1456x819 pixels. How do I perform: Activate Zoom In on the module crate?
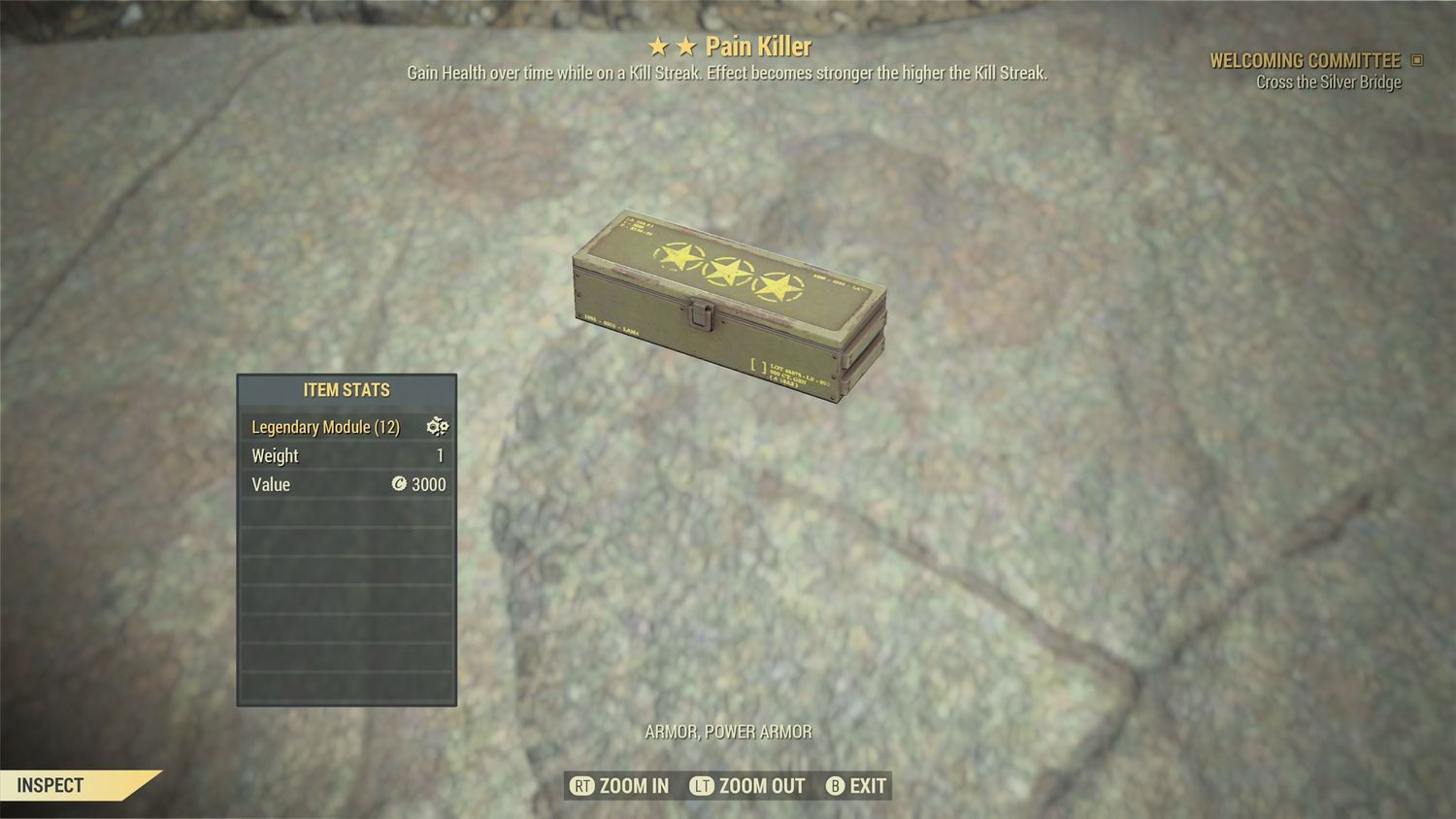[x=618, y=786]
